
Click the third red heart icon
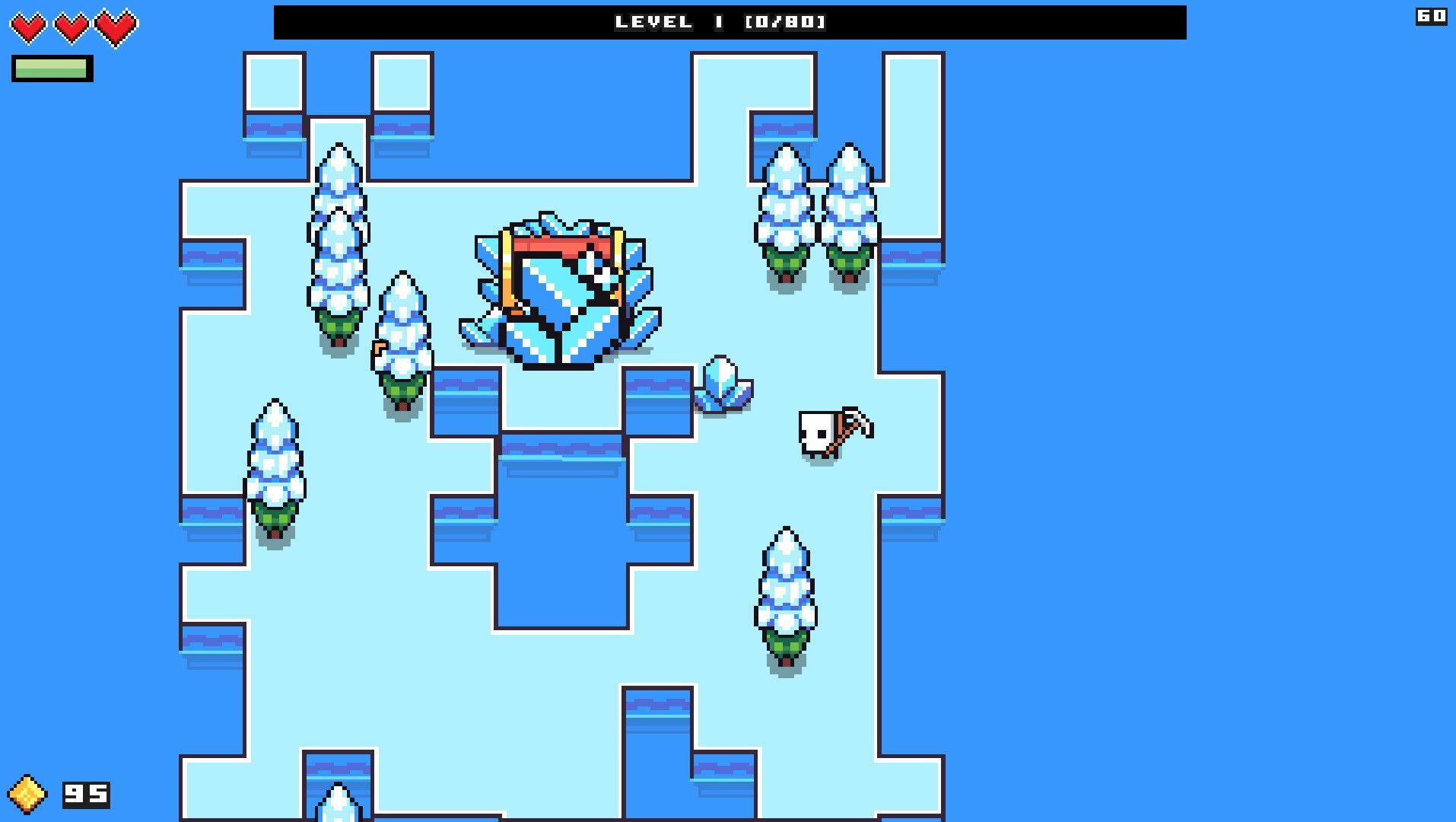(x=114, y=25)
